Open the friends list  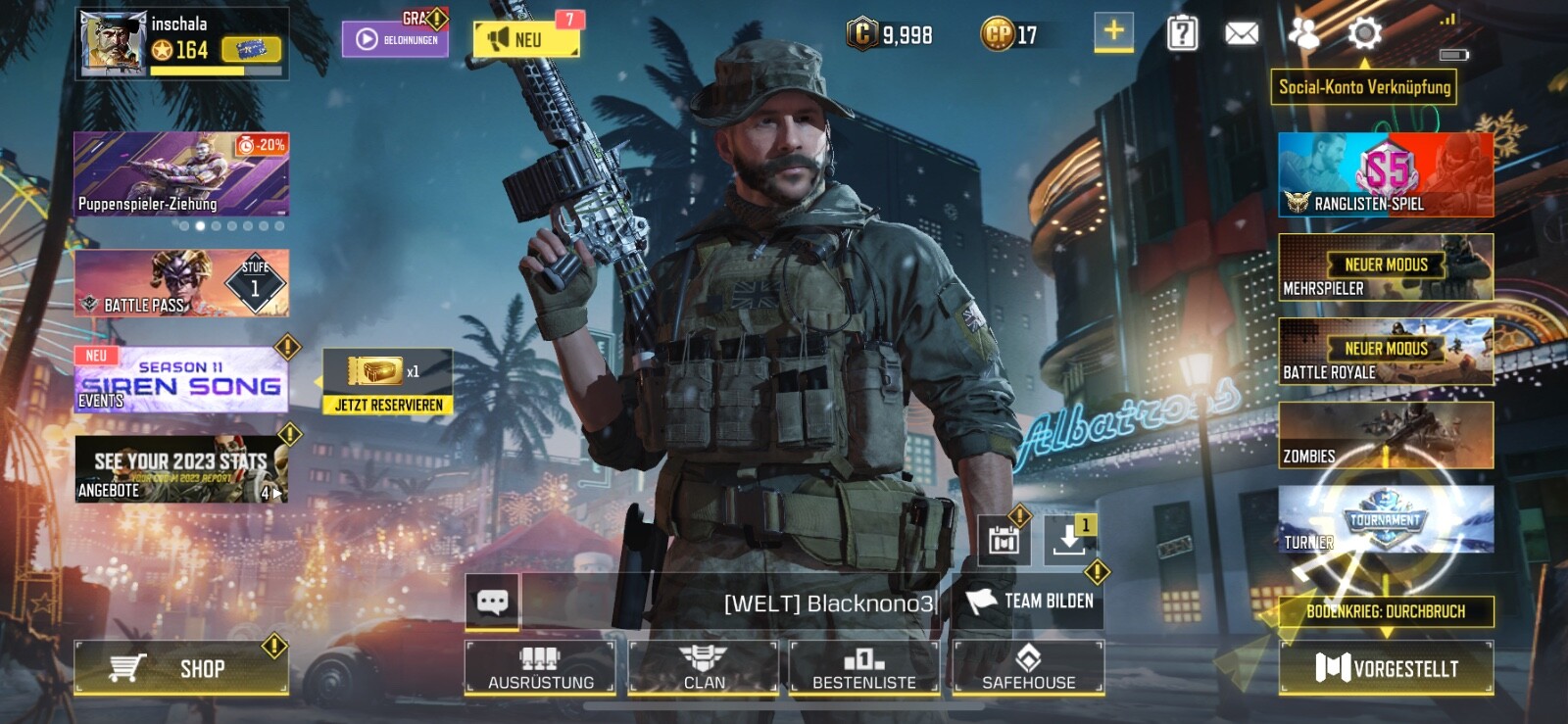pyautogui.click(x=1303, y=32)
